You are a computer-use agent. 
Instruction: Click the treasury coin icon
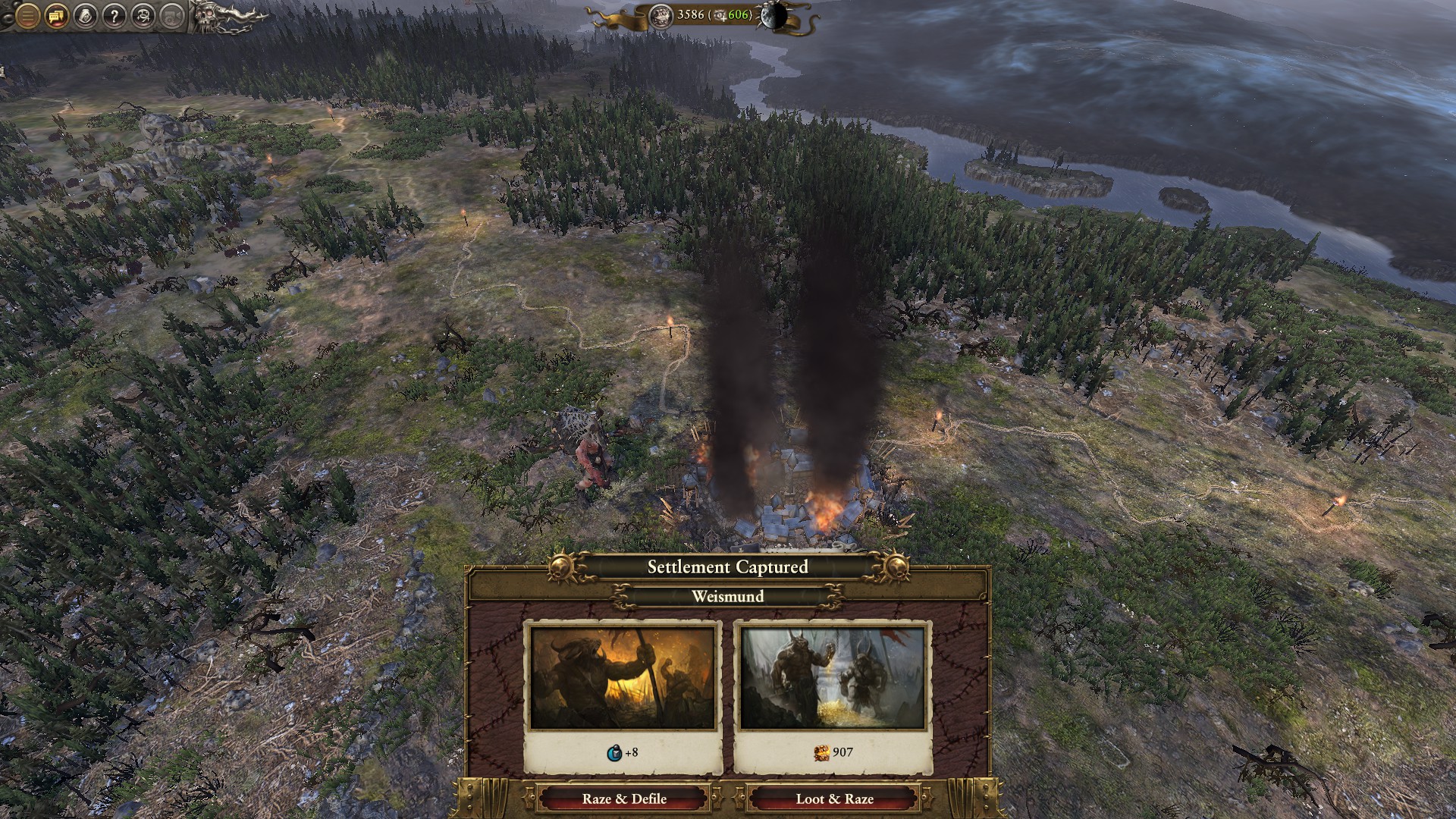661,15
